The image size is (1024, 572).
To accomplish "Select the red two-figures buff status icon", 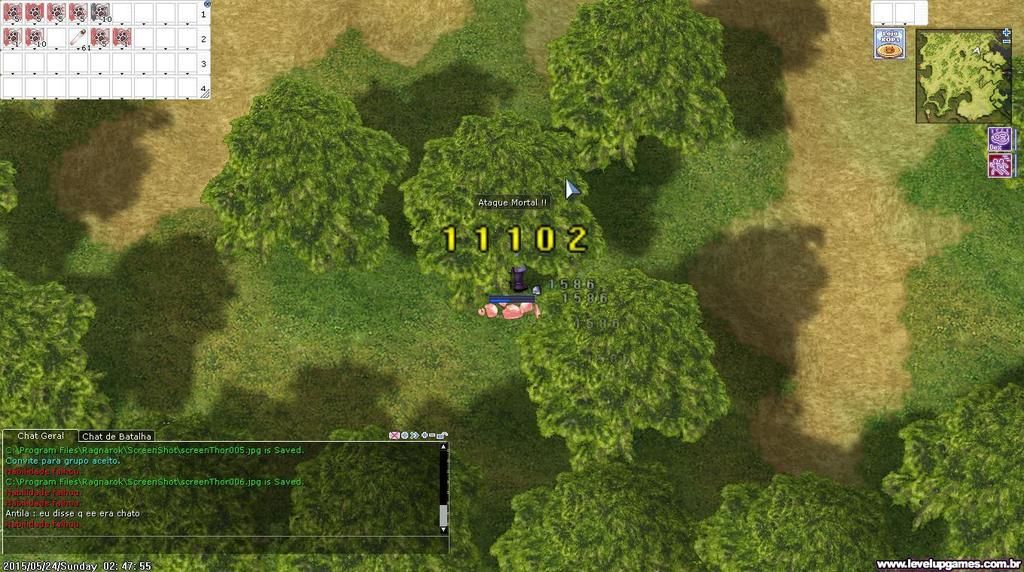I will point(999,165).
